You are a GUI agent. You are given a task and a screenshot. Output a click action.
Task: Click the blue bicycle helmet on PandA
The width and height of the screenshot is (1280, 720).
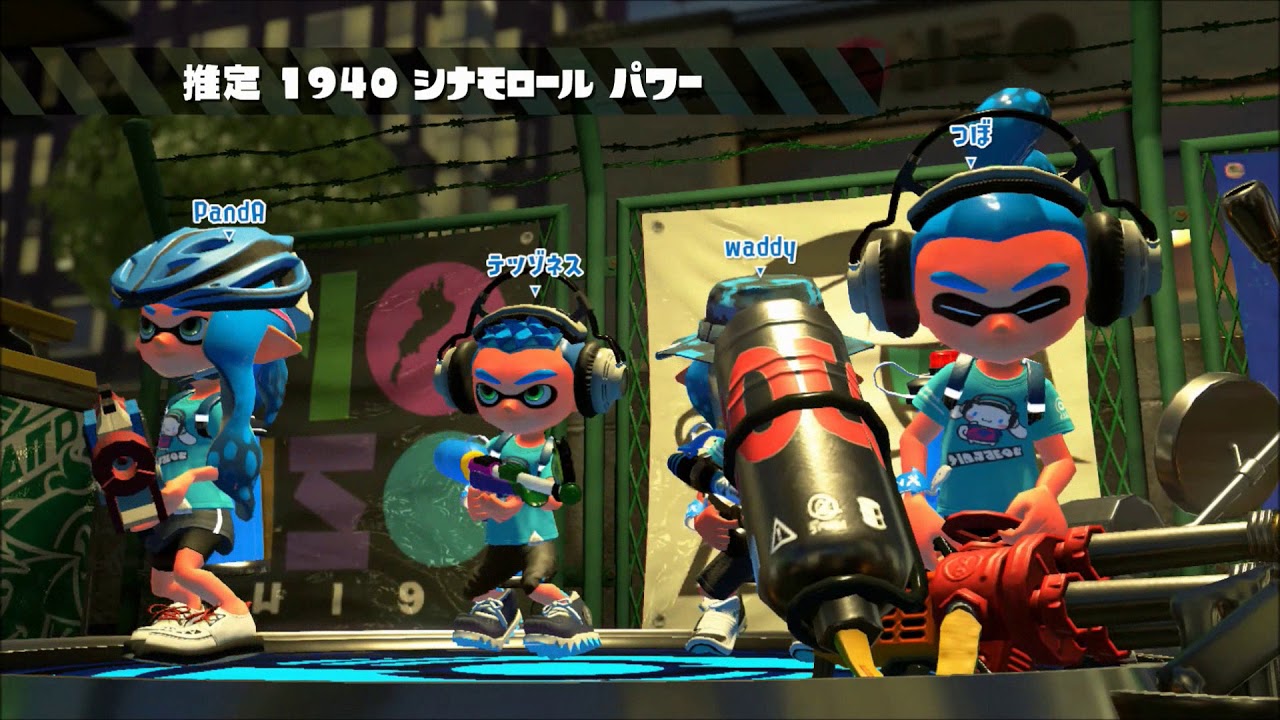click(x=207, y=262)
